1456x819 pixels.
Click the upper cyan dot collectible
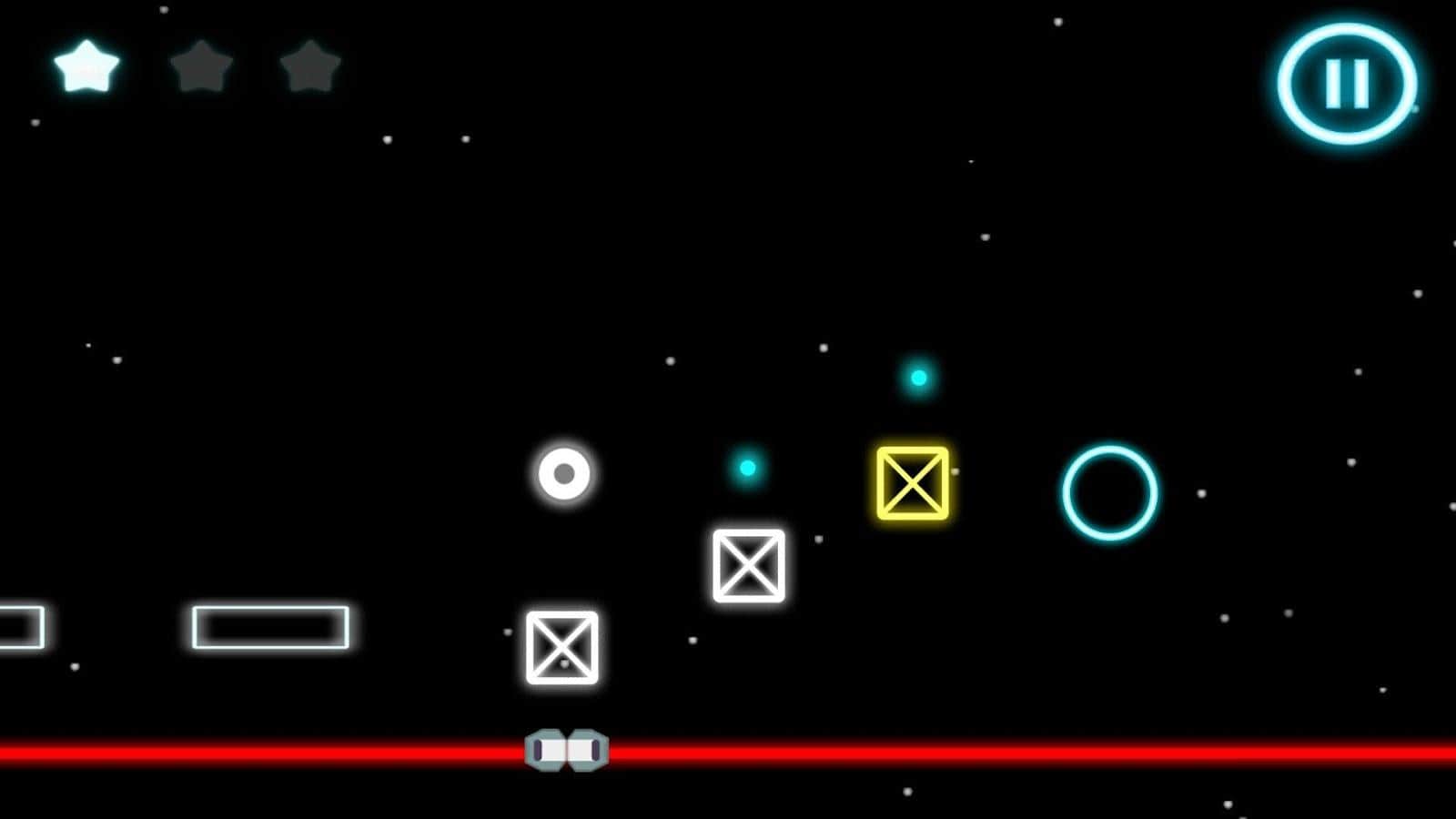[x=916, y=376]
